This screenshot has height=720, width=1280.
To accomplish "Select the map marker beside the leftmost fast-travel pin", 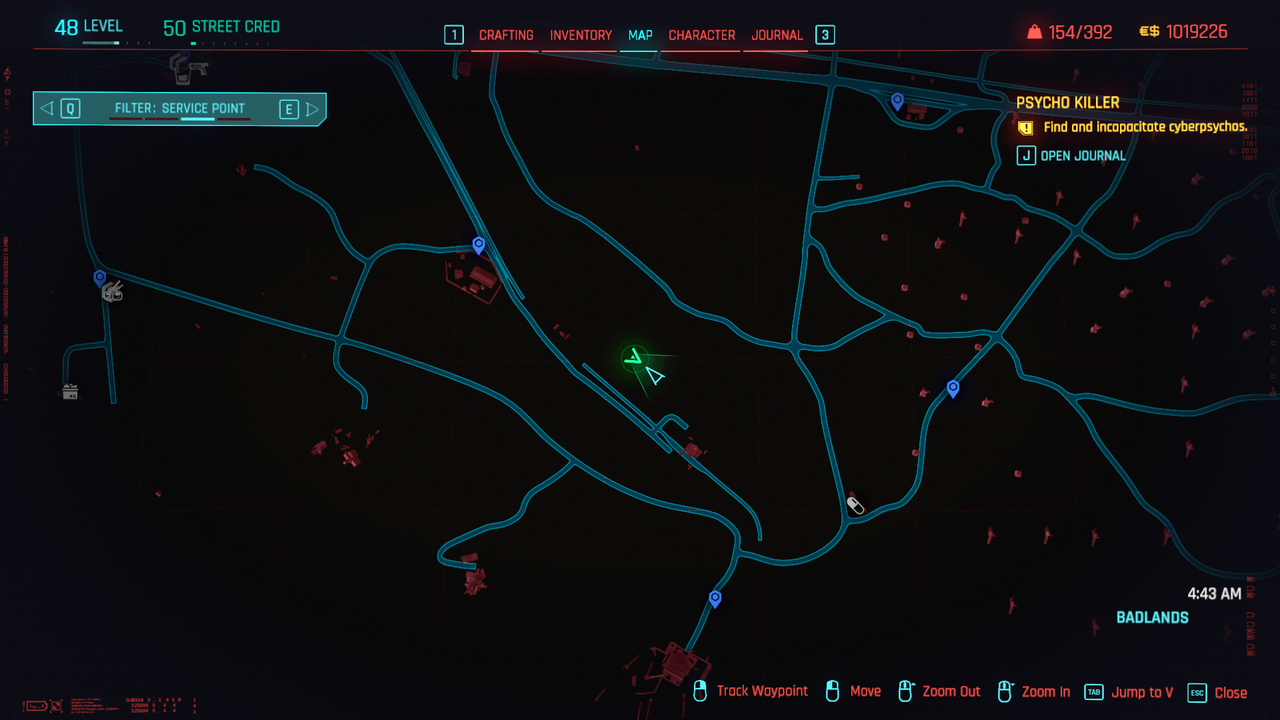I will tap(113, 291).
